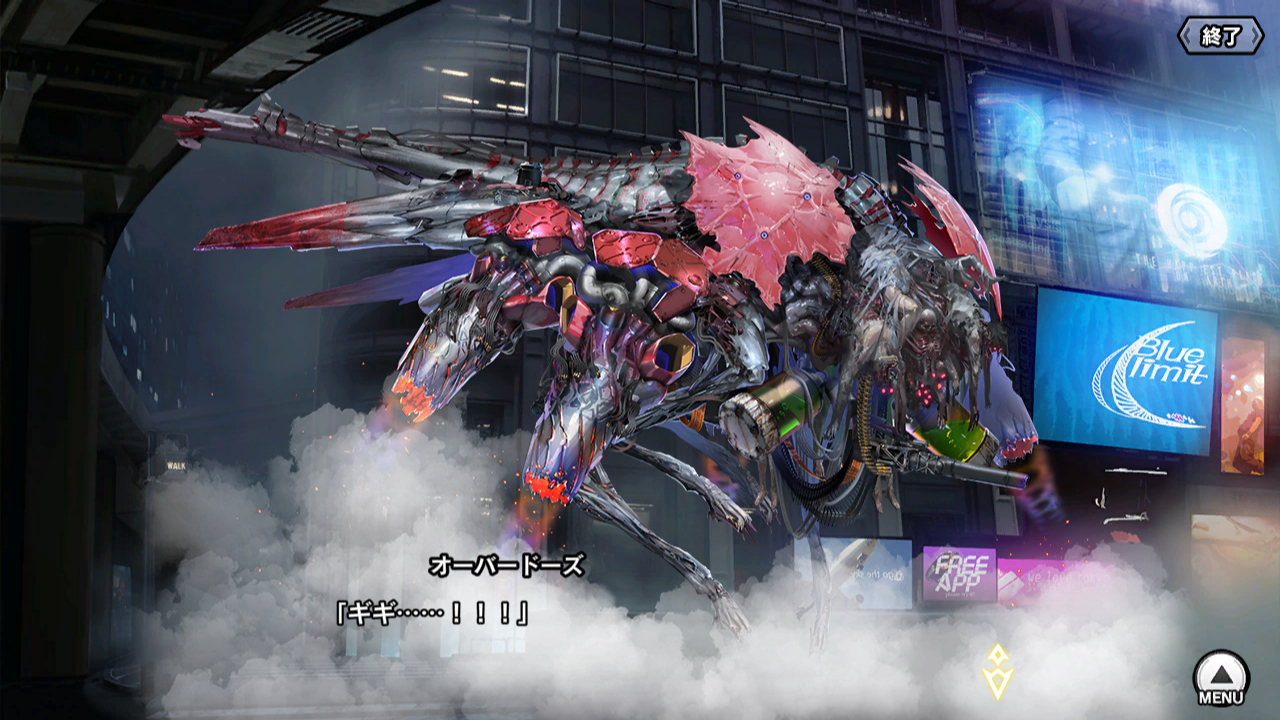
Task: Click the 終了 end button
Action: click(x=1220, y=37)
